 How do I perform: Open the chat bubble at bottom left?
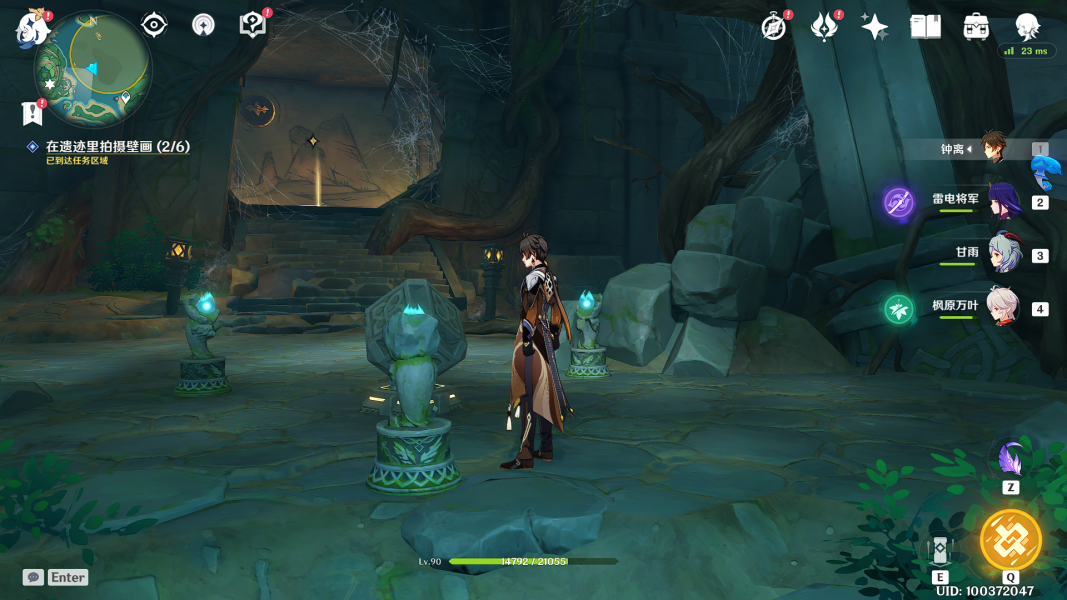(x=33, y=577)
